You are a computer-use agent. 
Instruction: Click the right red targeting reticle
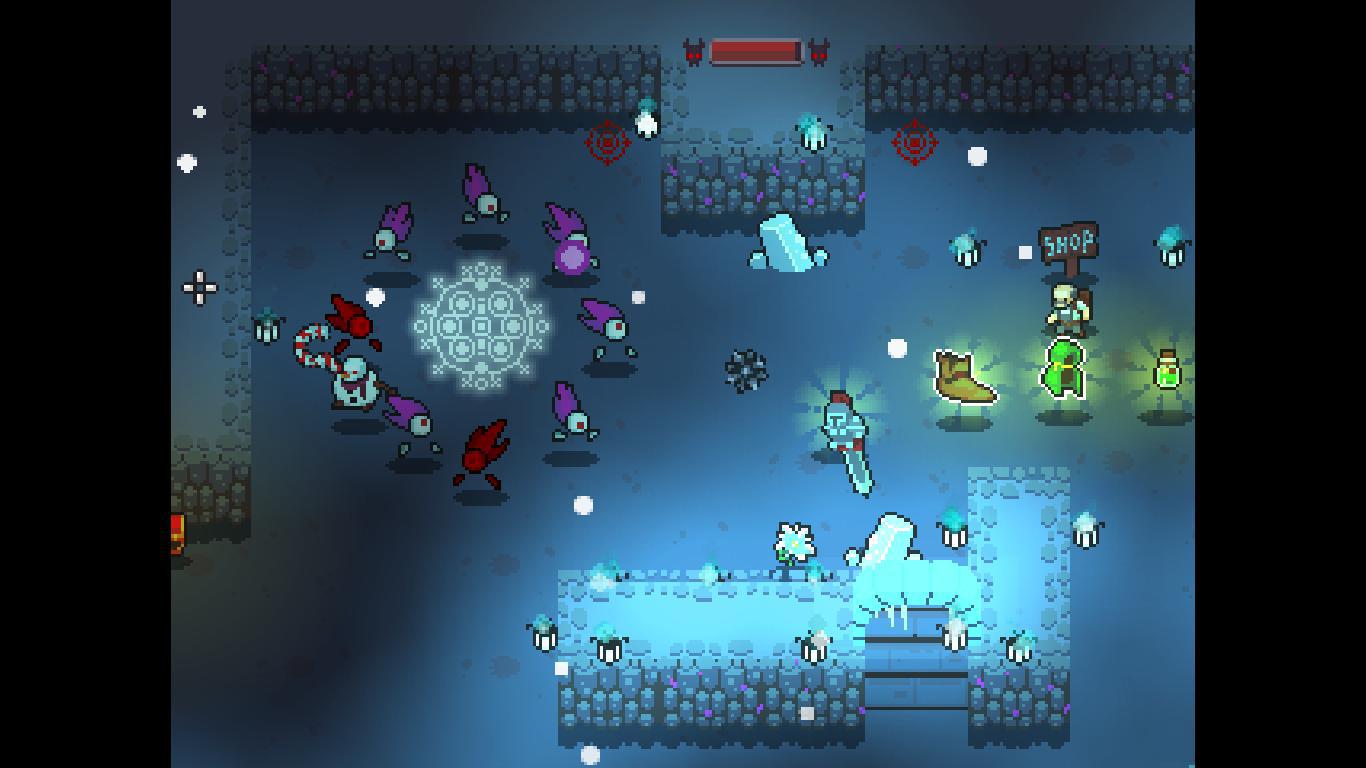[x=916, y=142]
